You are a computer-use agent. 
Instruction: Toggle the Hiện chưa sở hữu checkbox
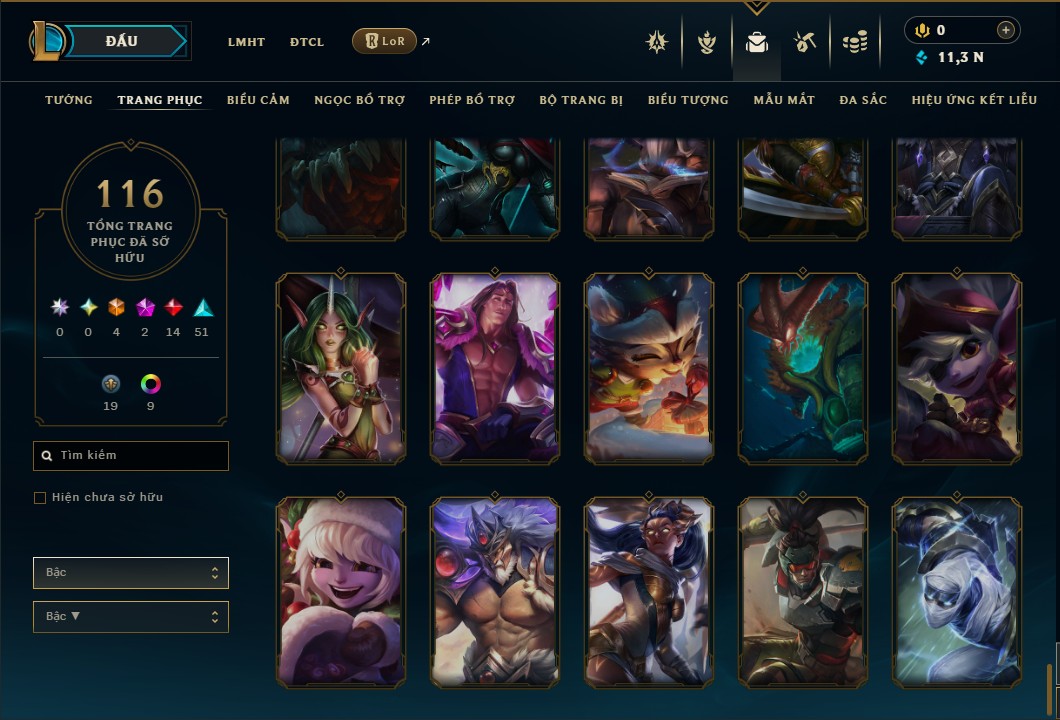coord(40,498)
